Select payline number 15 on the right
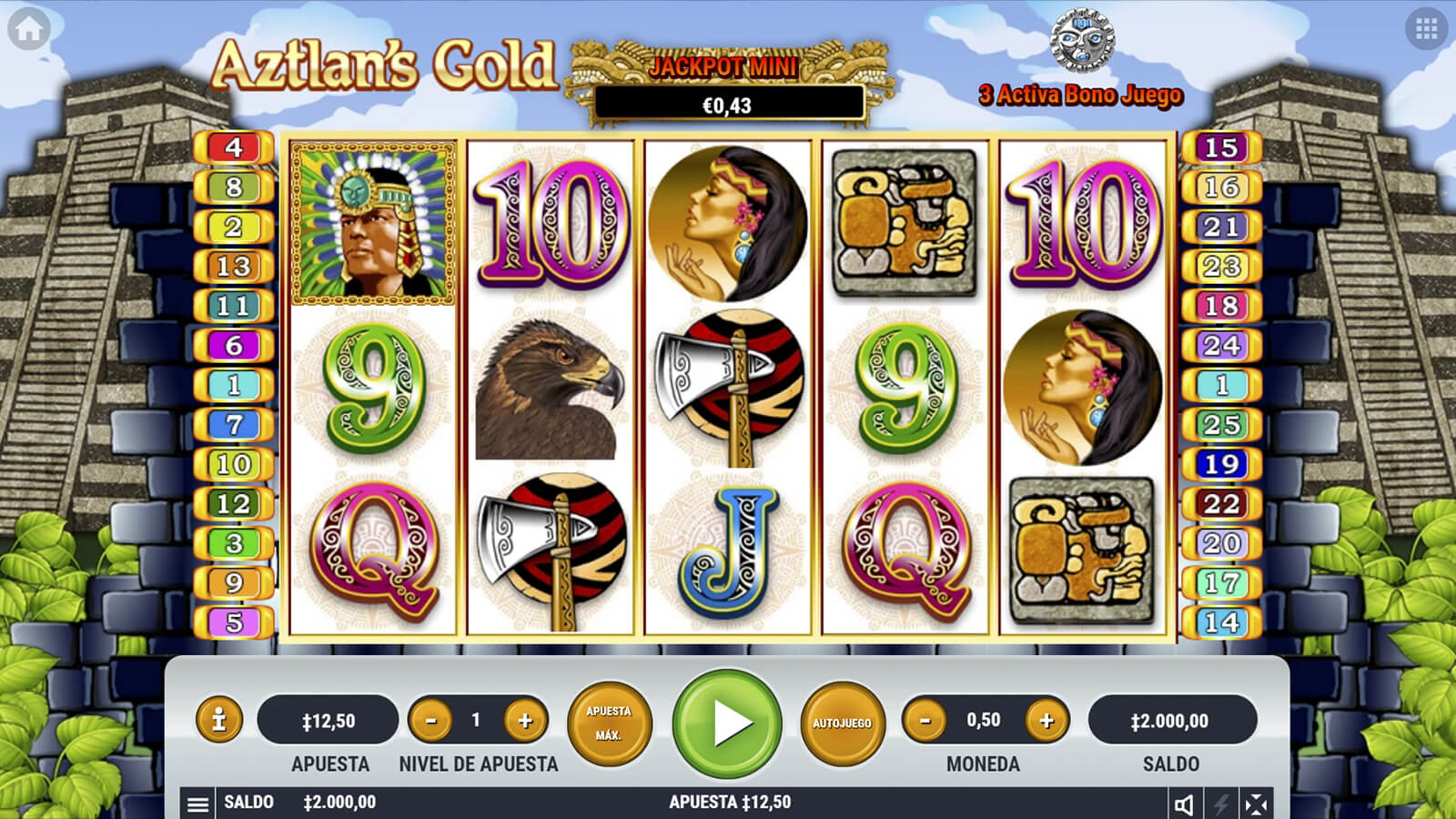This screenshot has width=1456, height=819. [1221, 147]
